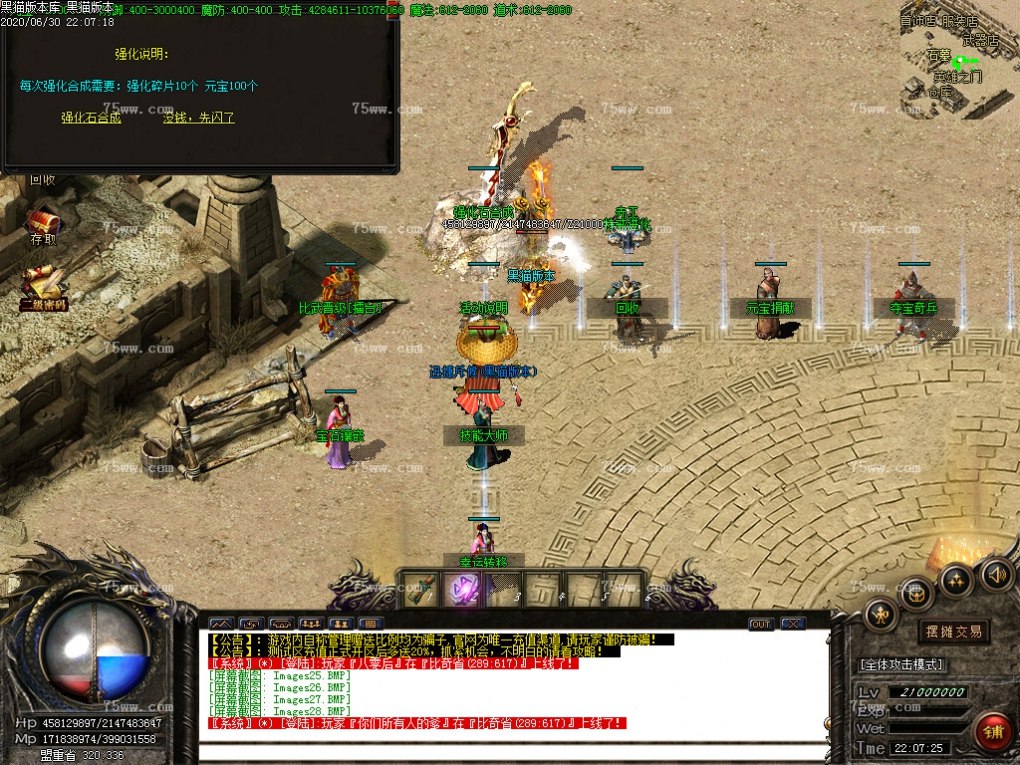Choose the 强化石合成 dialogue option

click(x=91, y=118)
